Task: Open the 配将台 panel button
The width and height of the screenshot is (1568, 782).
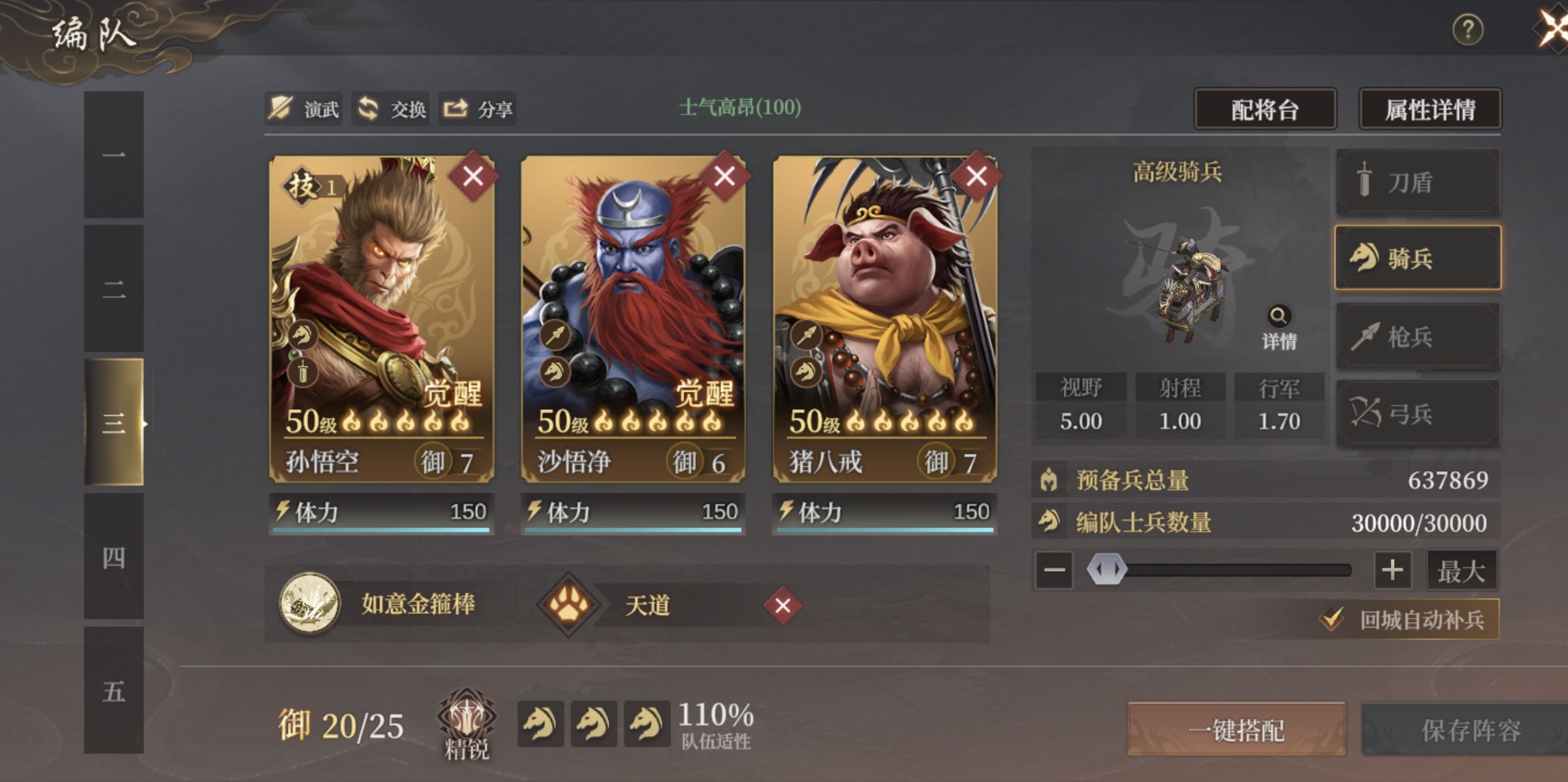Action: [x=1264, y=109]
